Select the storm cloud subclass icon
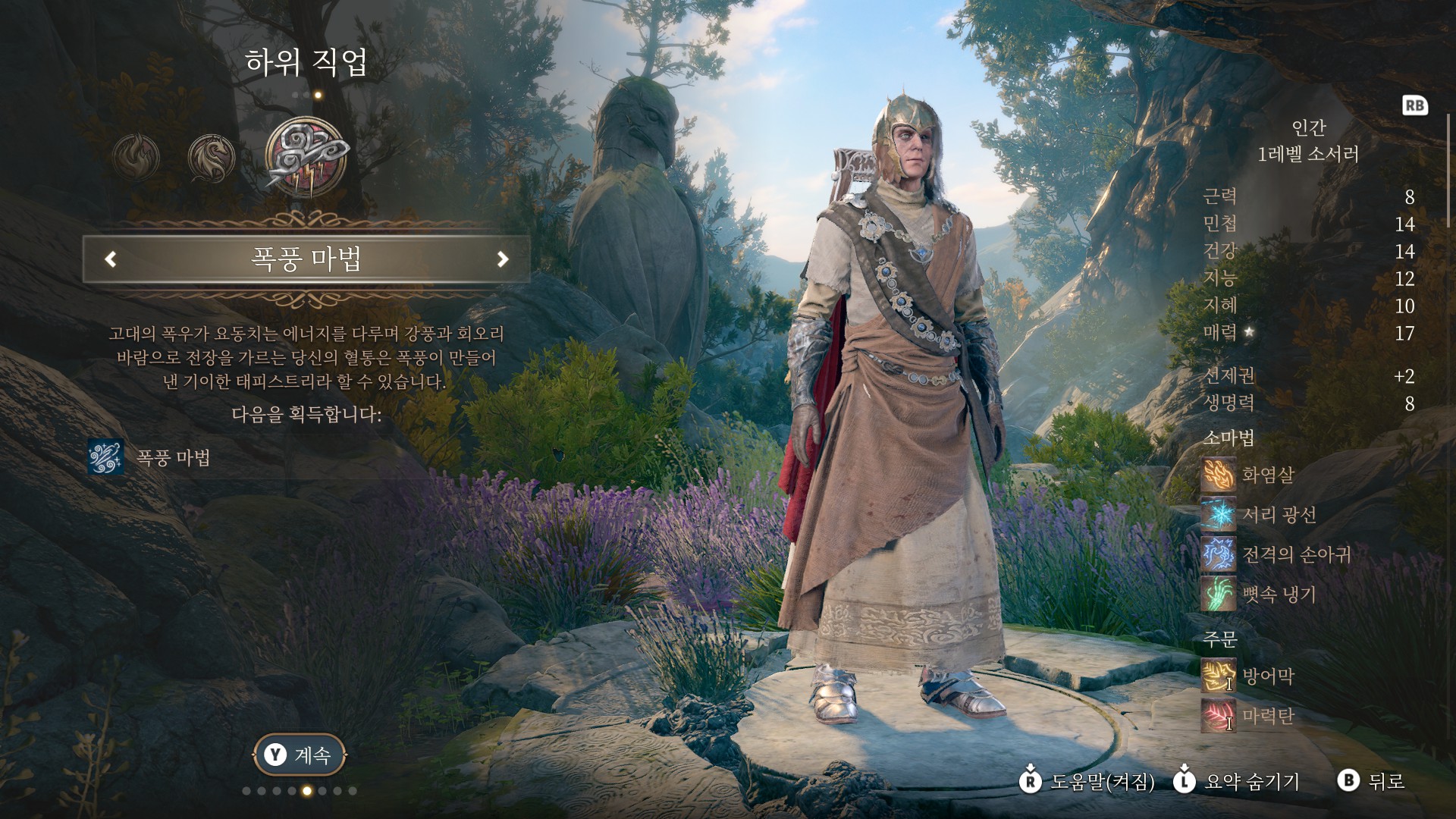This screenshot has height=819, width=1456. tap(306, 158)
